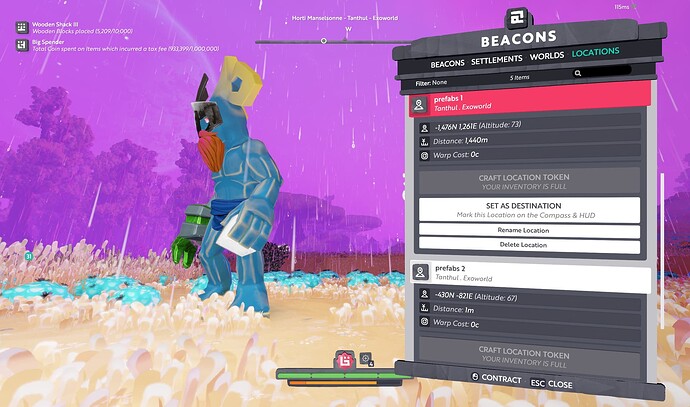The width and height of the screenshot is (690, 407).
Task: Delete the prefabs 1 location
Action: 531,245
